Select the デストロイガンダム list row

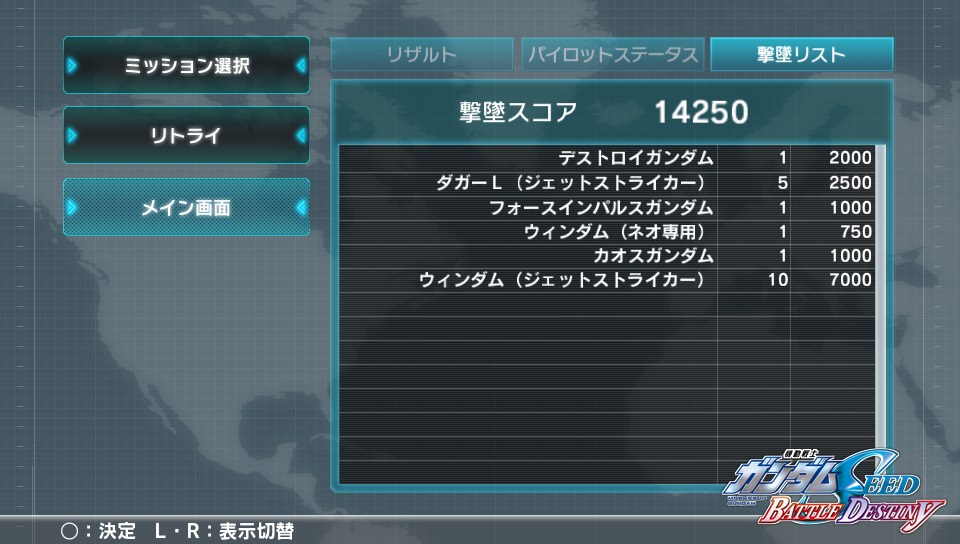[606, 158]
